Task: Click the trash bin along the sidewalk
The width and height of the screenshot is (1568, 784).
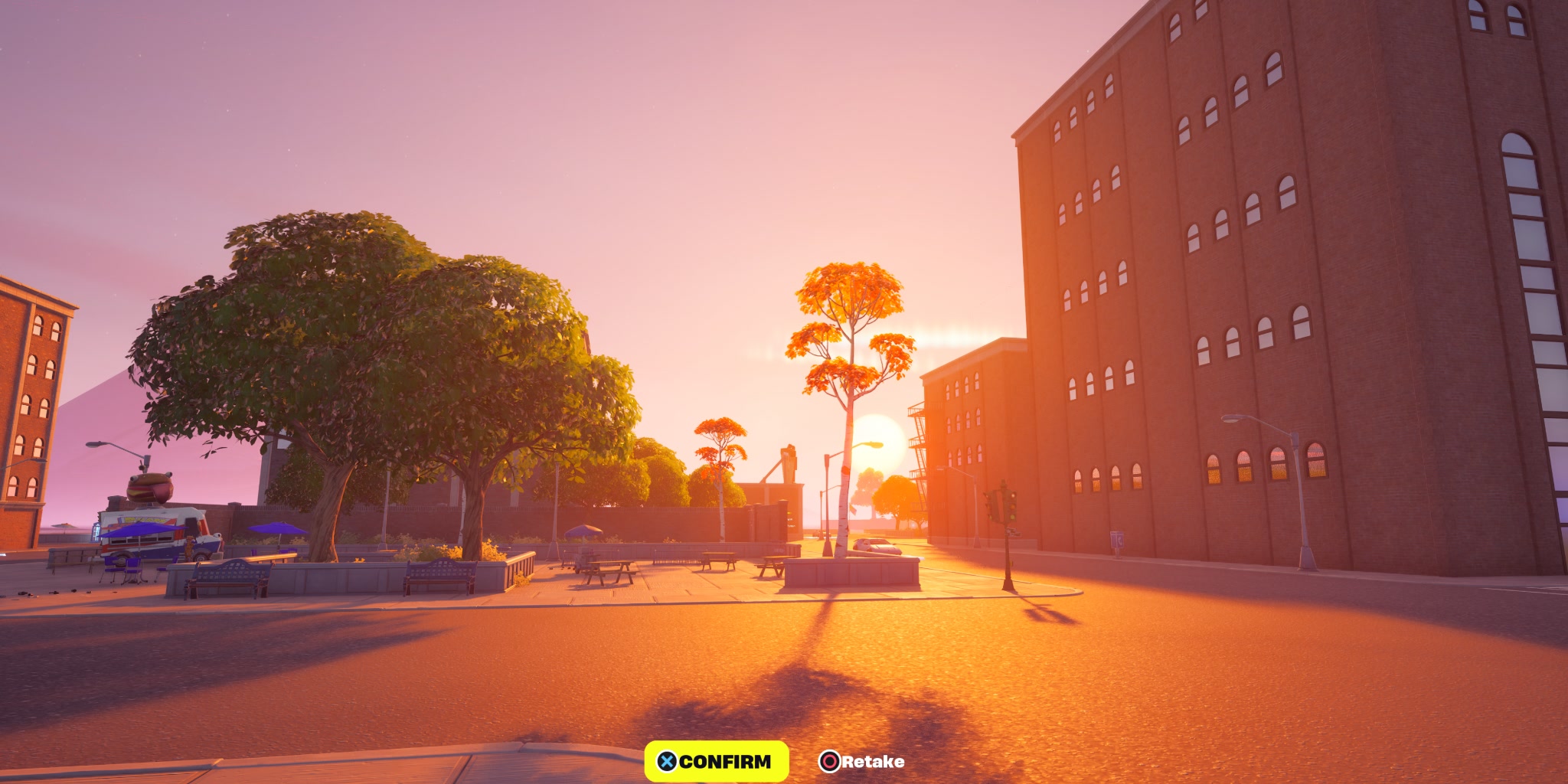Action: coord(1116,541)
